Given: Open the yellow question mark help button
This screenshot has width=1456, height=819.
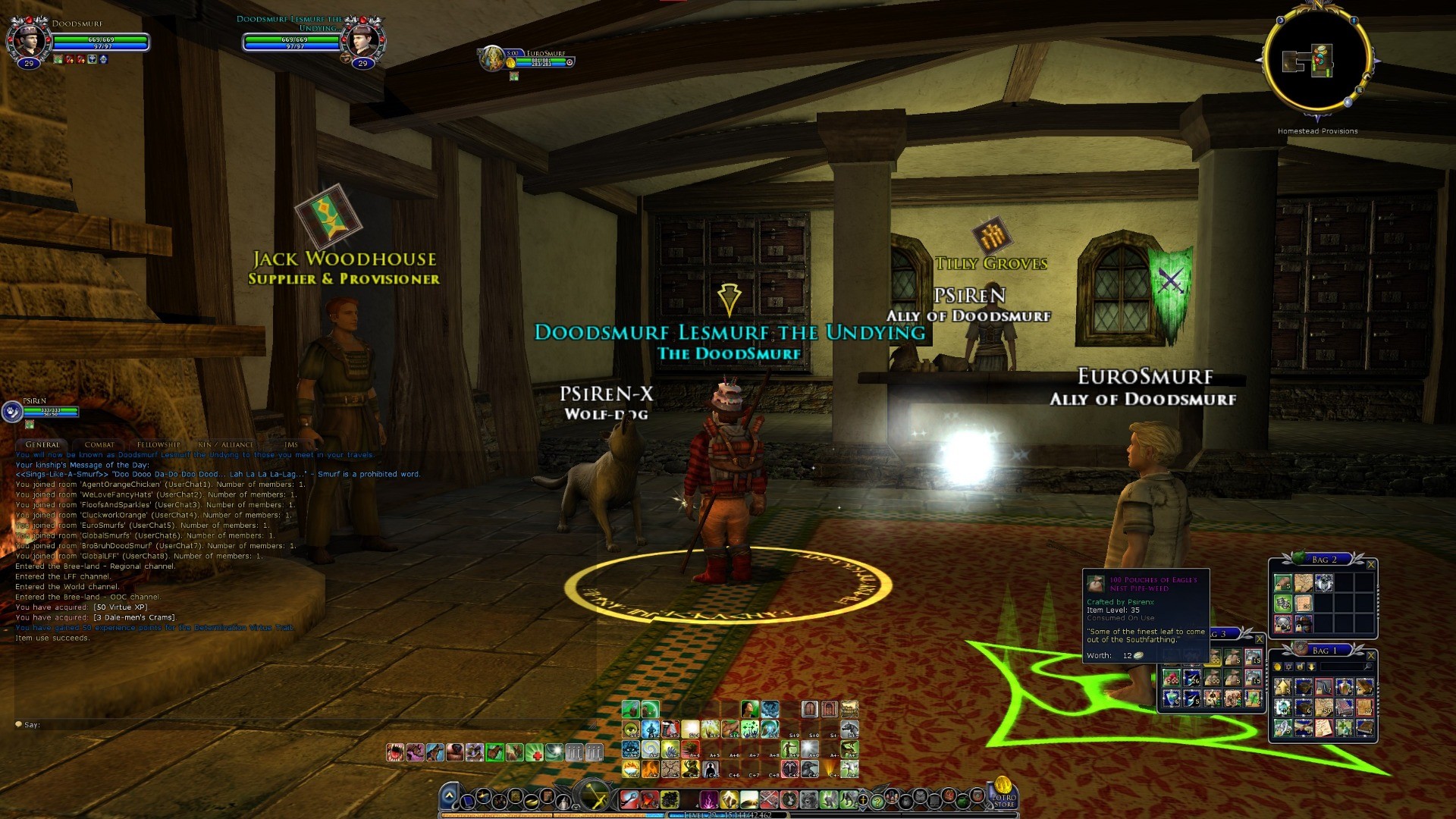Looking at the screenshot, I should [x=877, y=800].
